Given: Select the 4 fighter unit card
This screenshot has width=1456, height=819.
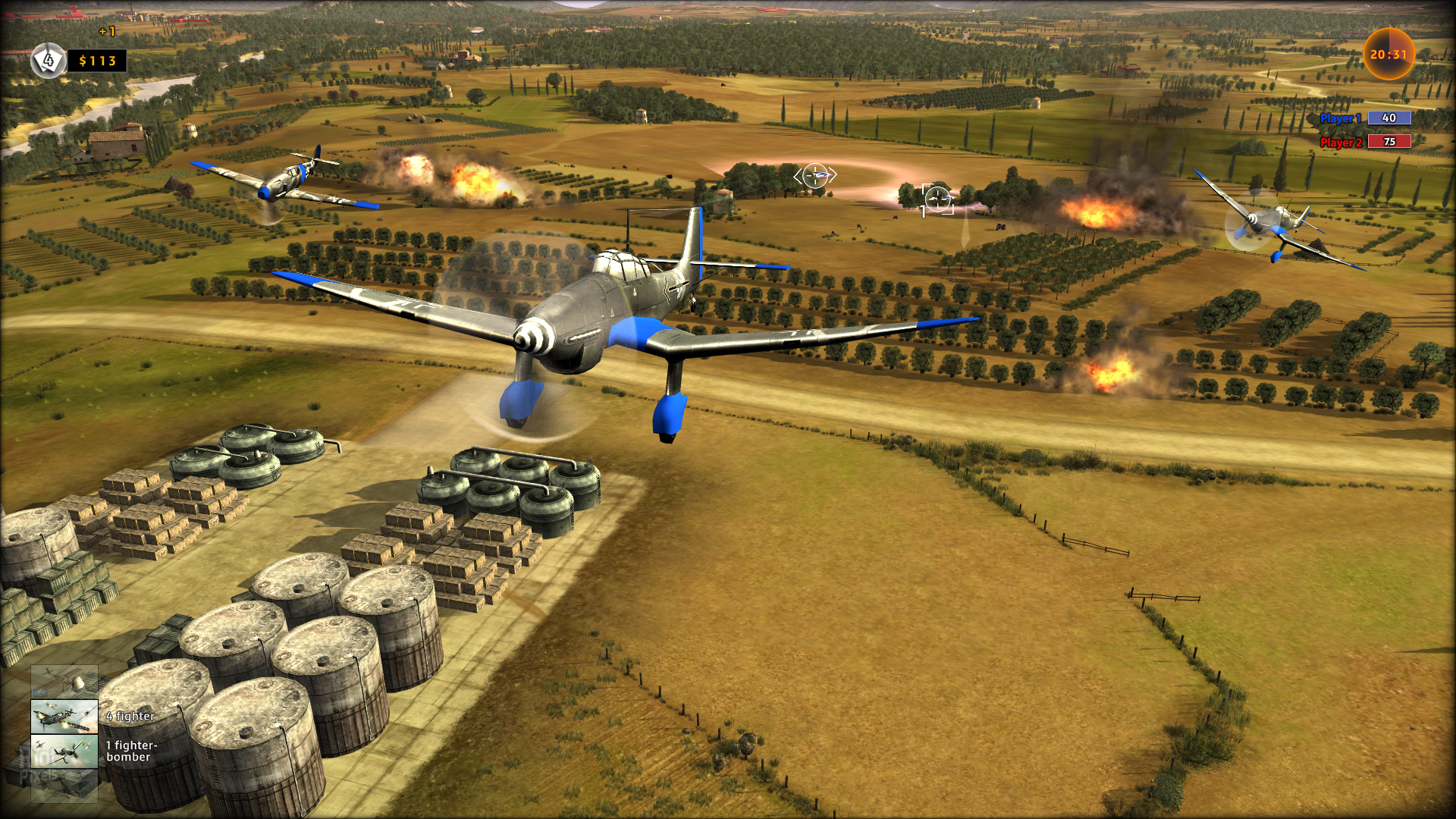Looking at the screenshot, I should point(64,717).
